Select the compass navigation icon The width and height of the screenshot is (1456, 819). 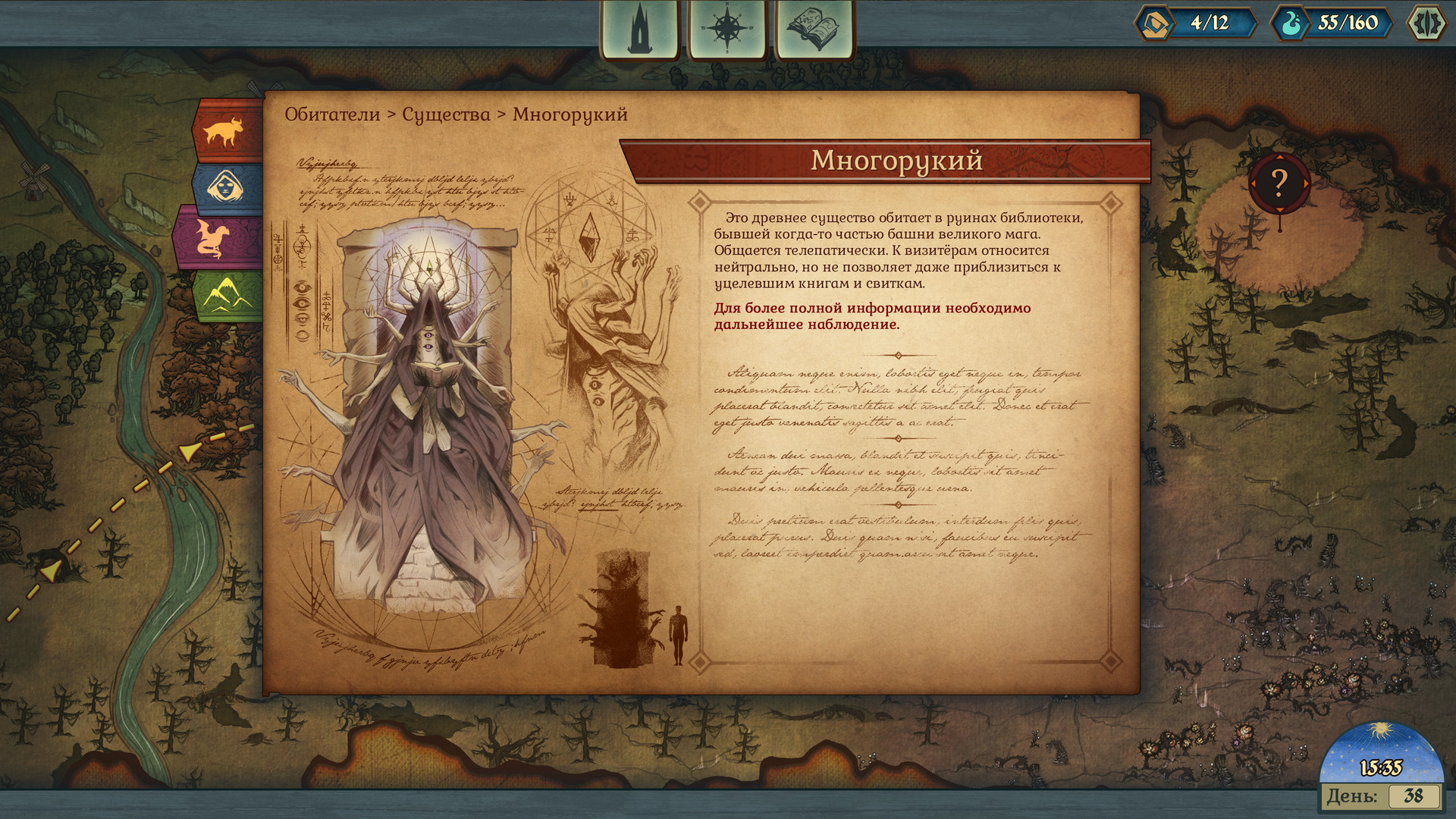point(726,29)
